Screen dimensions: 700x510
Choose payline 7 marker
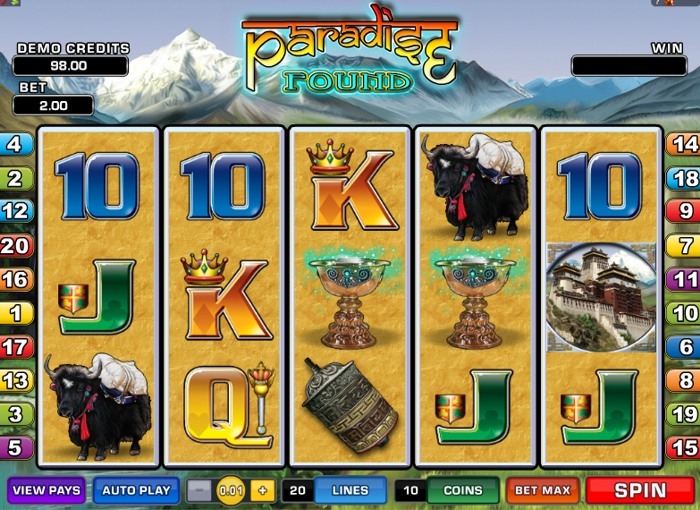click(684, 245)
